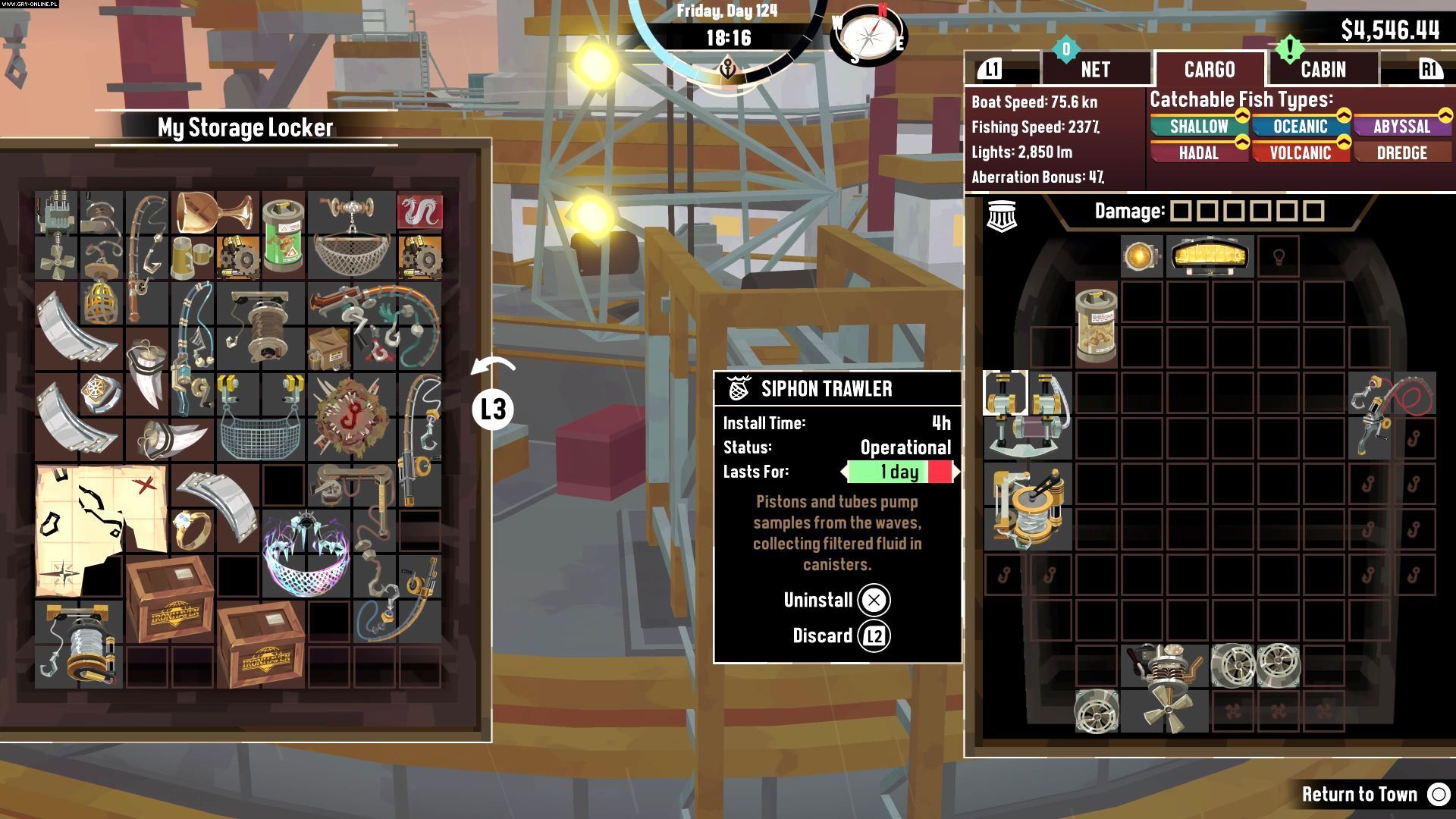The image size is (1456, 819).
Task: Select the fishing rod with red line
Action: pos(1392,414)
